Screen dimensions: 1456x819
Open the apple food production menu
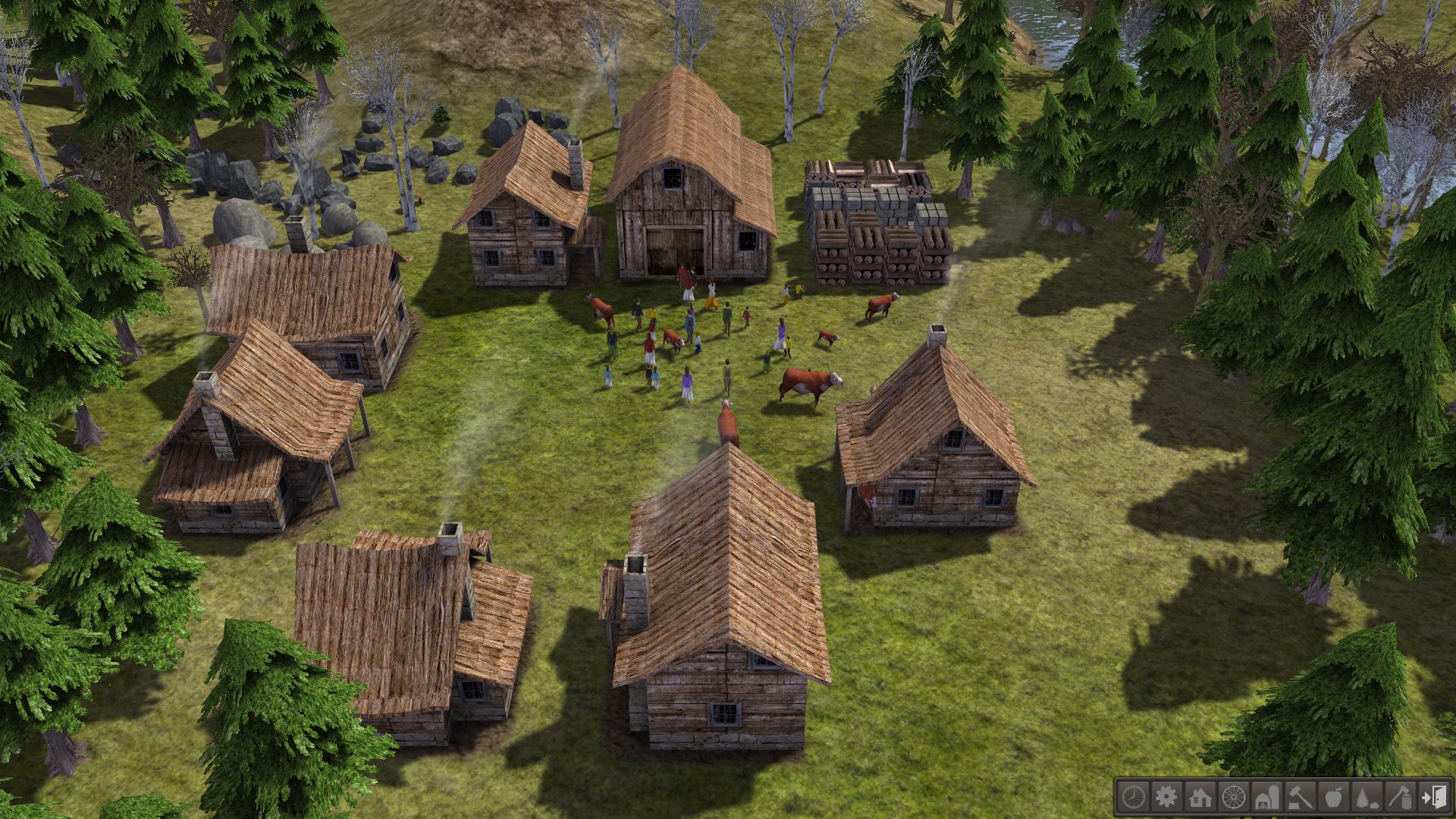coord(1333,796)
